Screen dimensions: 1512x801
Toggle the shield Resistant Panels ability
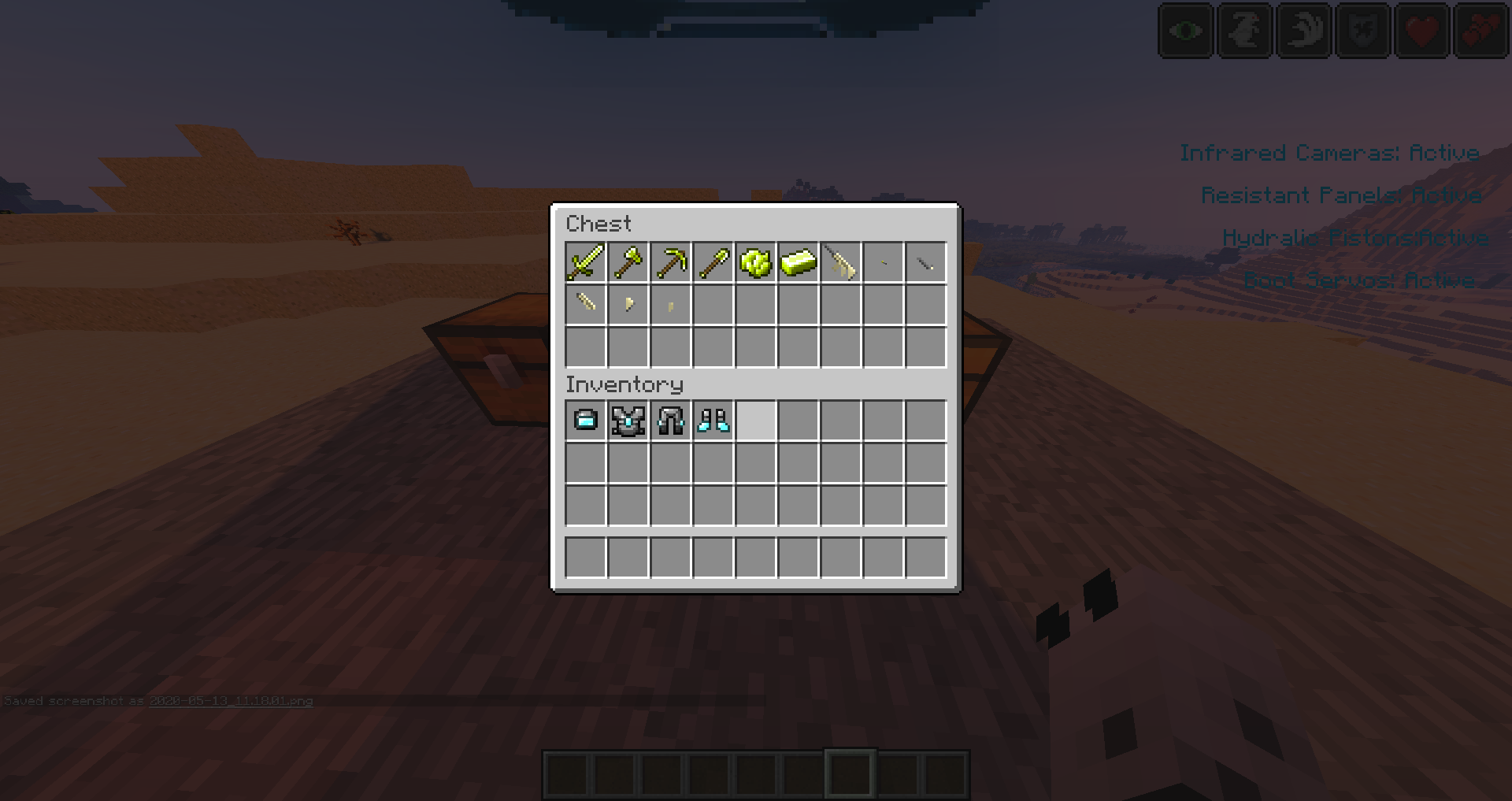tap(1362, 31)
